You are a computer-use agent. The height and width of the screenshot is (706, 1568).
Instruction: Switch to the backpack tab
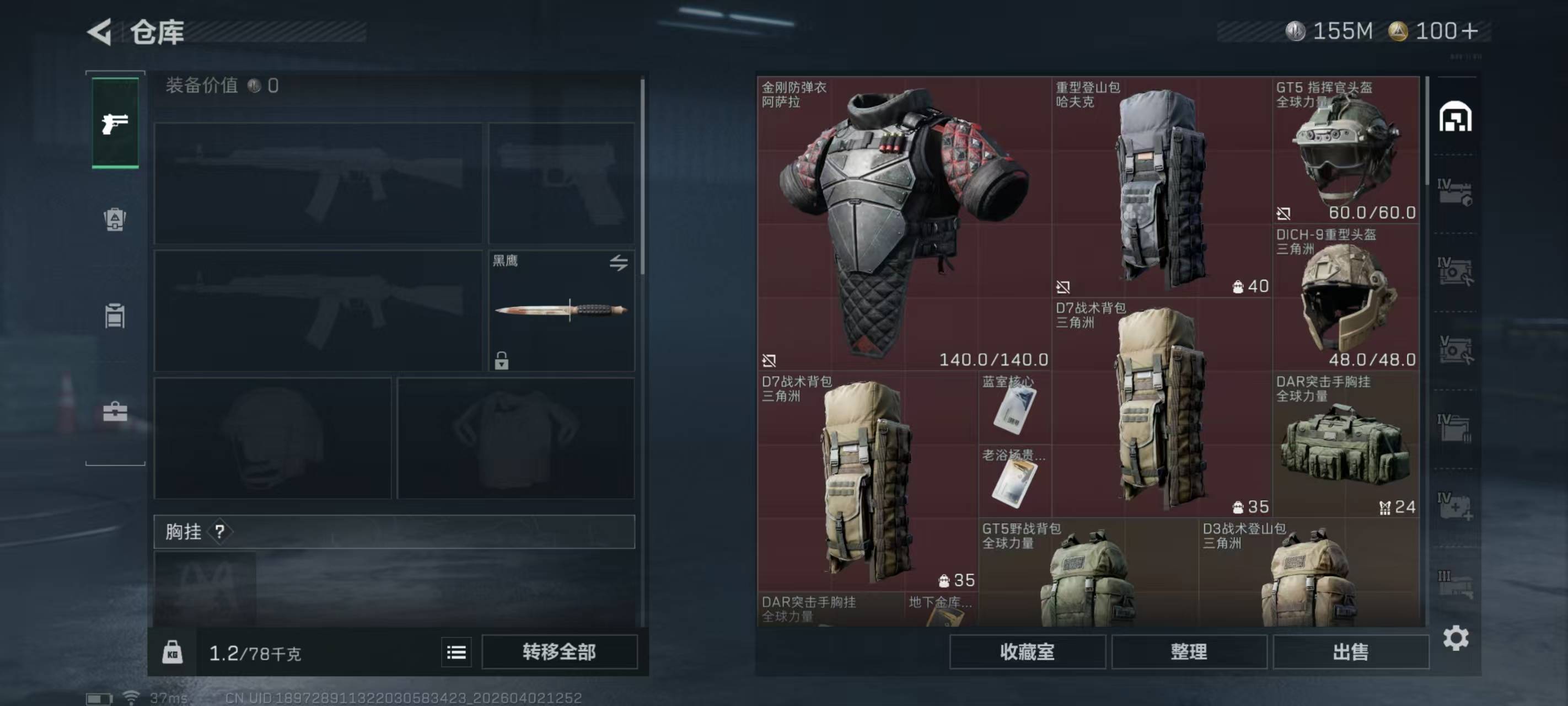coord(115,220)
